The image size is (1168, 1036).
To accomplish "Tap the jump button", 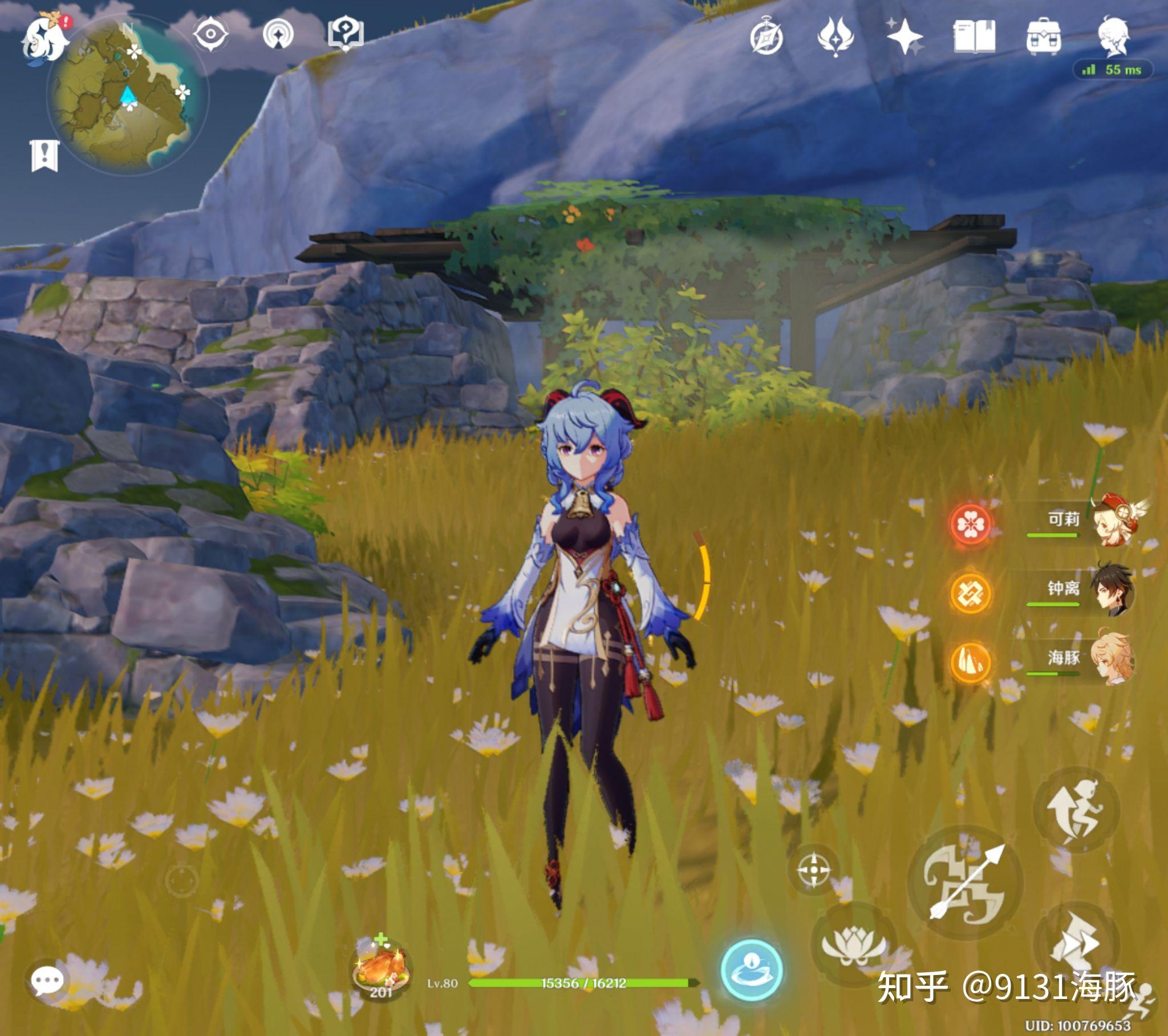I will tap(1076, 810).
